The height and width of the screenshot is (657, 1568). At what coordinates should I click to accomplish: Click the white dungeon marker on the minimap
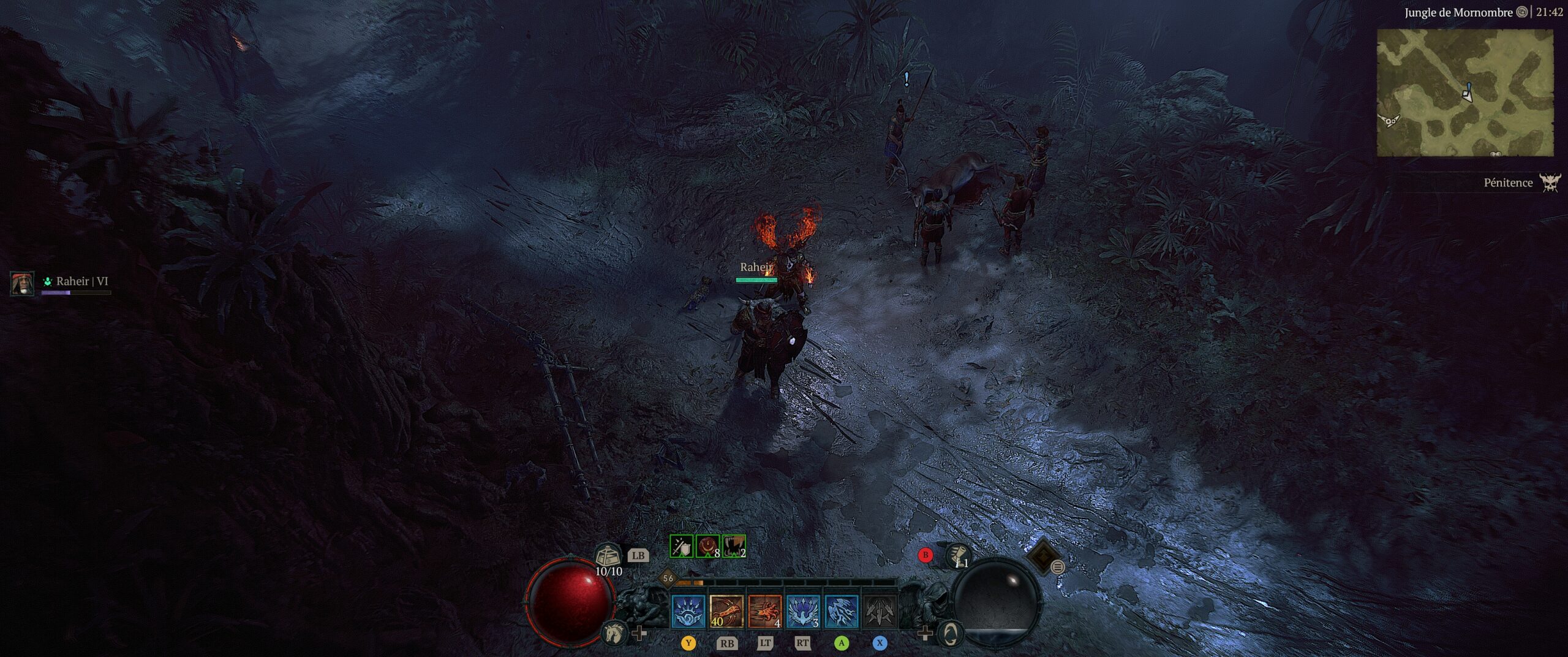(x=1390, y=121)
